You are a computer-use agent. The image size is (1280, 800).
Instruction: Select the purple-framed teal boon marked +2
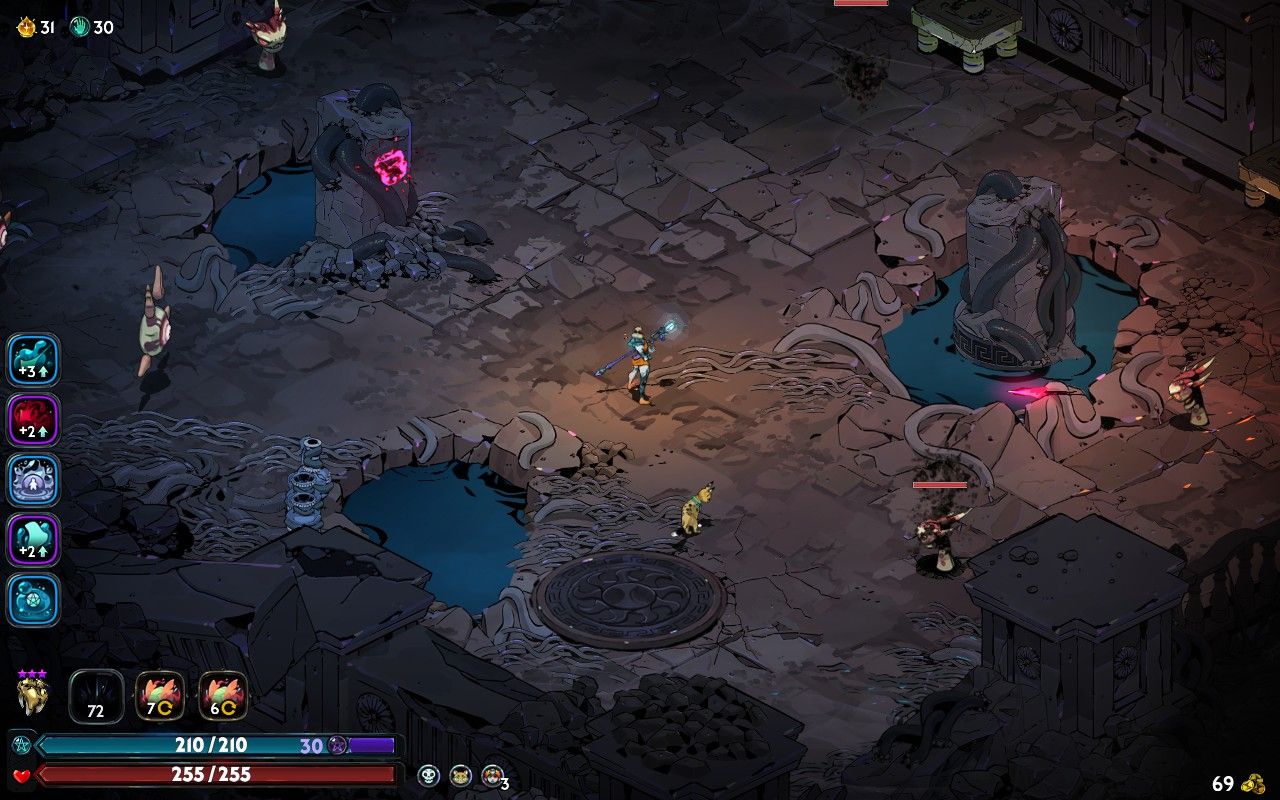tap(33, 540)
